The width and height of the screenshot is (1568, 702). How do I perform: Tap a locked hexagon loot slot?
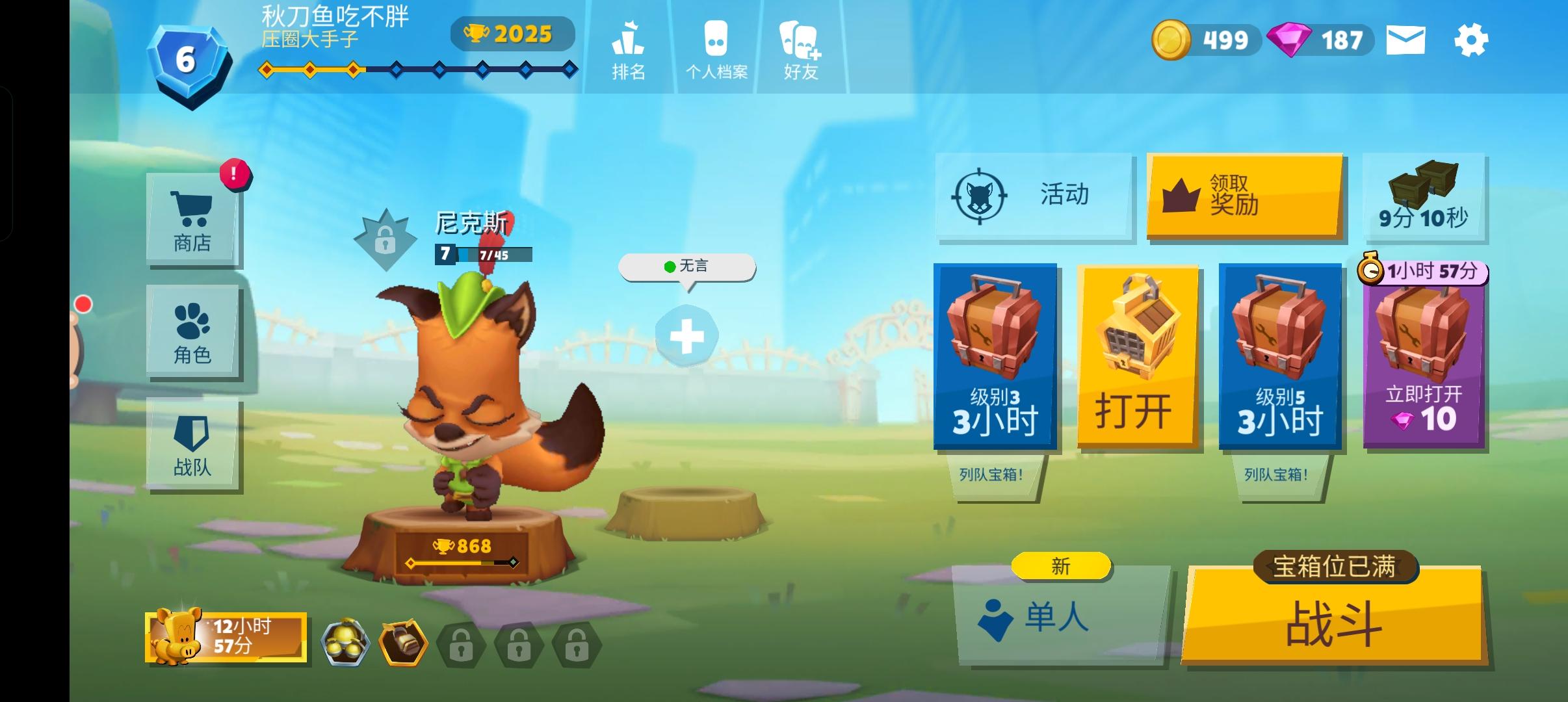[463, 643]
